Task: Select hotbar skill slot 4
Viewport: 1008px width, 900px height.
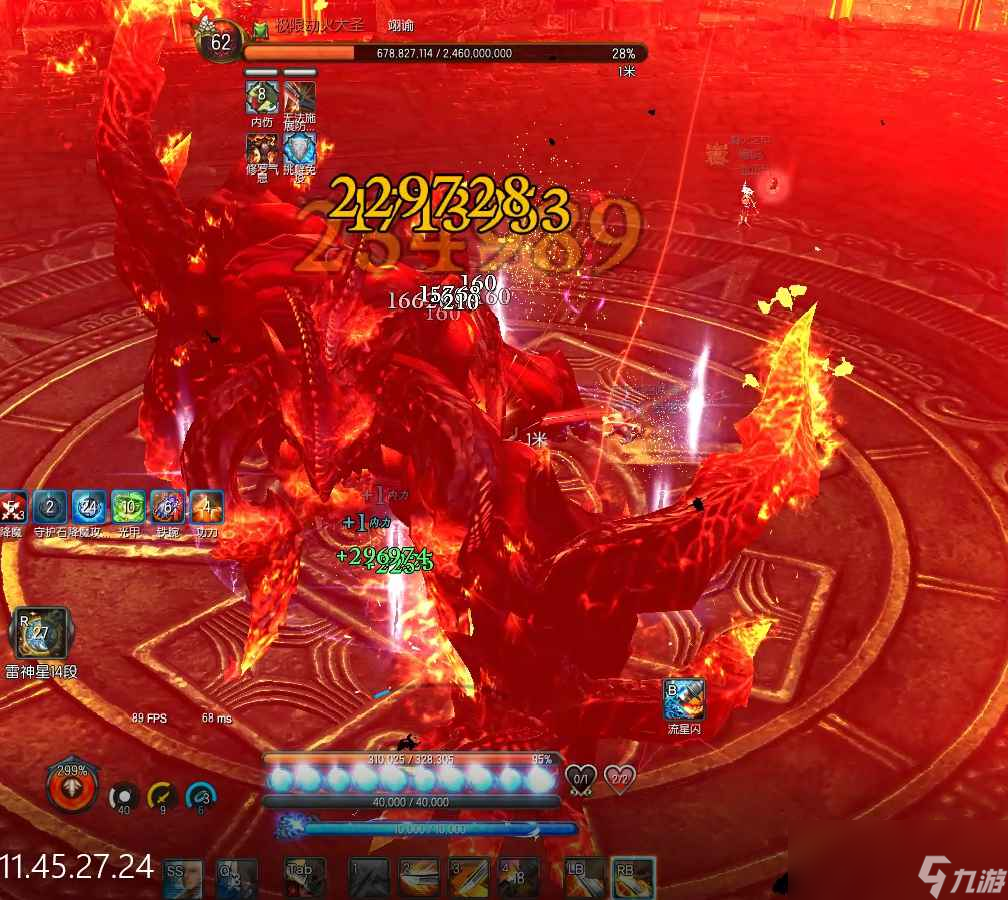Action: (518, 878)
